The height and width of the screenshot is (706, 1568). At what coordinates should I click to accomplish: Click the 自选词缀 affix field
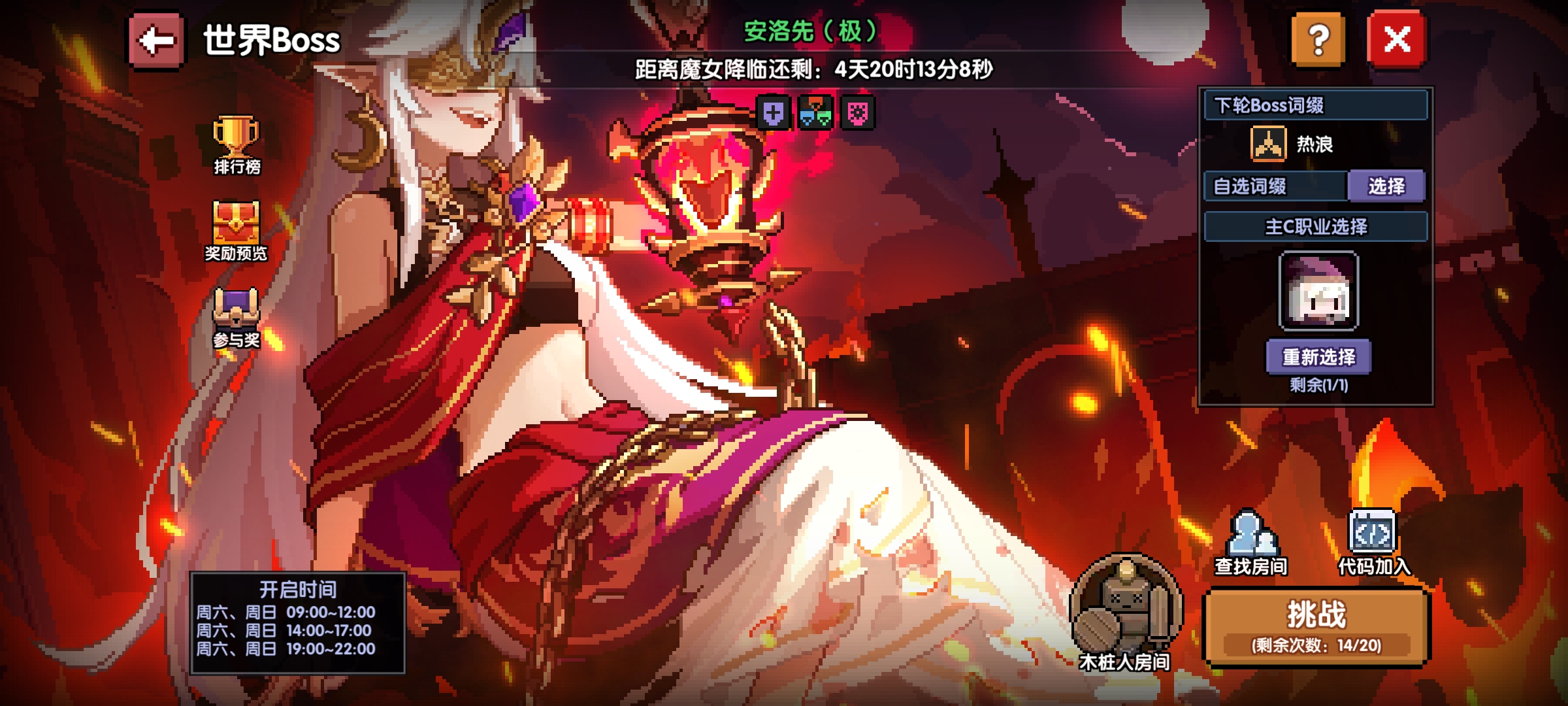click(1274, 188)
